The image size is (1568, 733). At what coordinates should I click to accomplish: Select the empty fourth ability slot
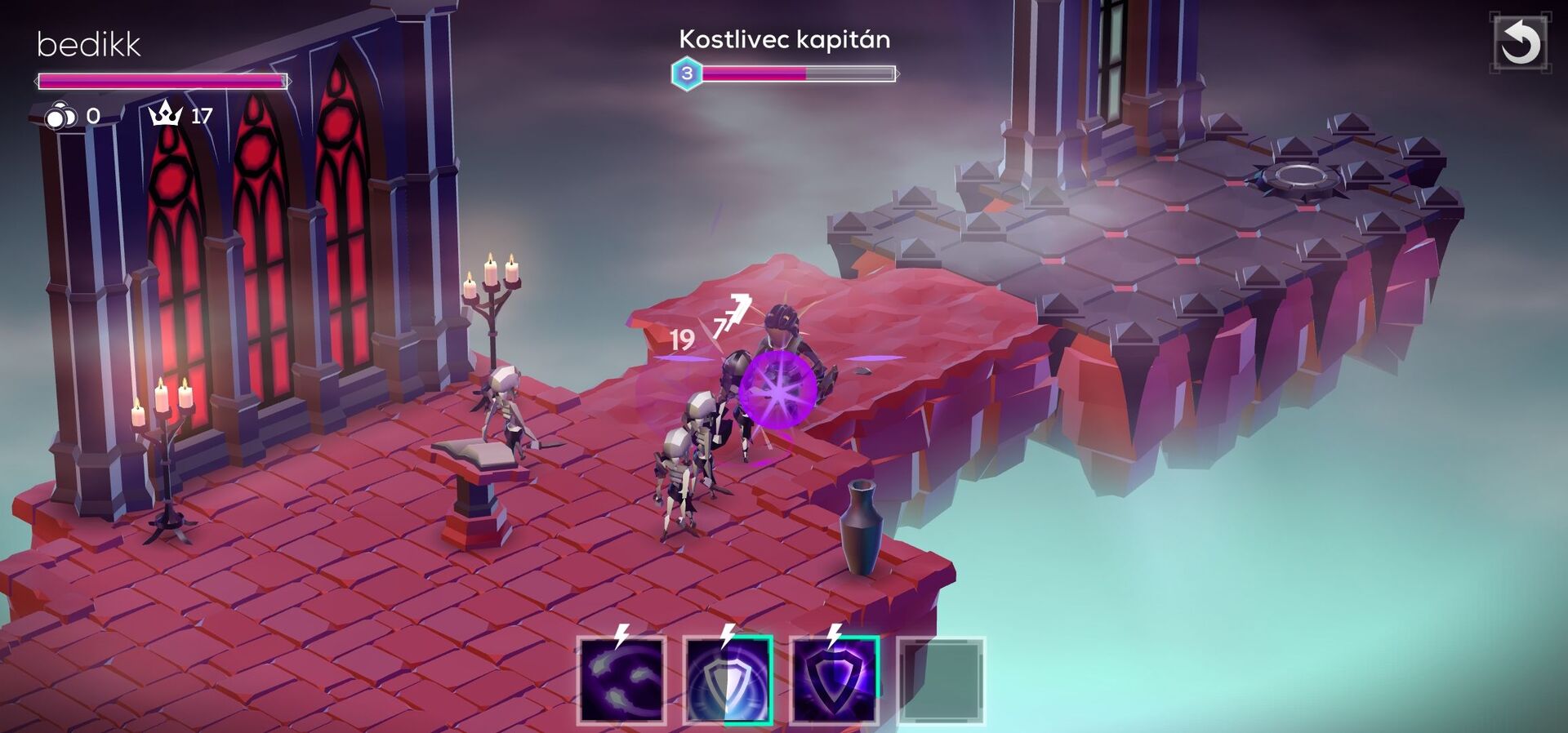pos(941,681)
